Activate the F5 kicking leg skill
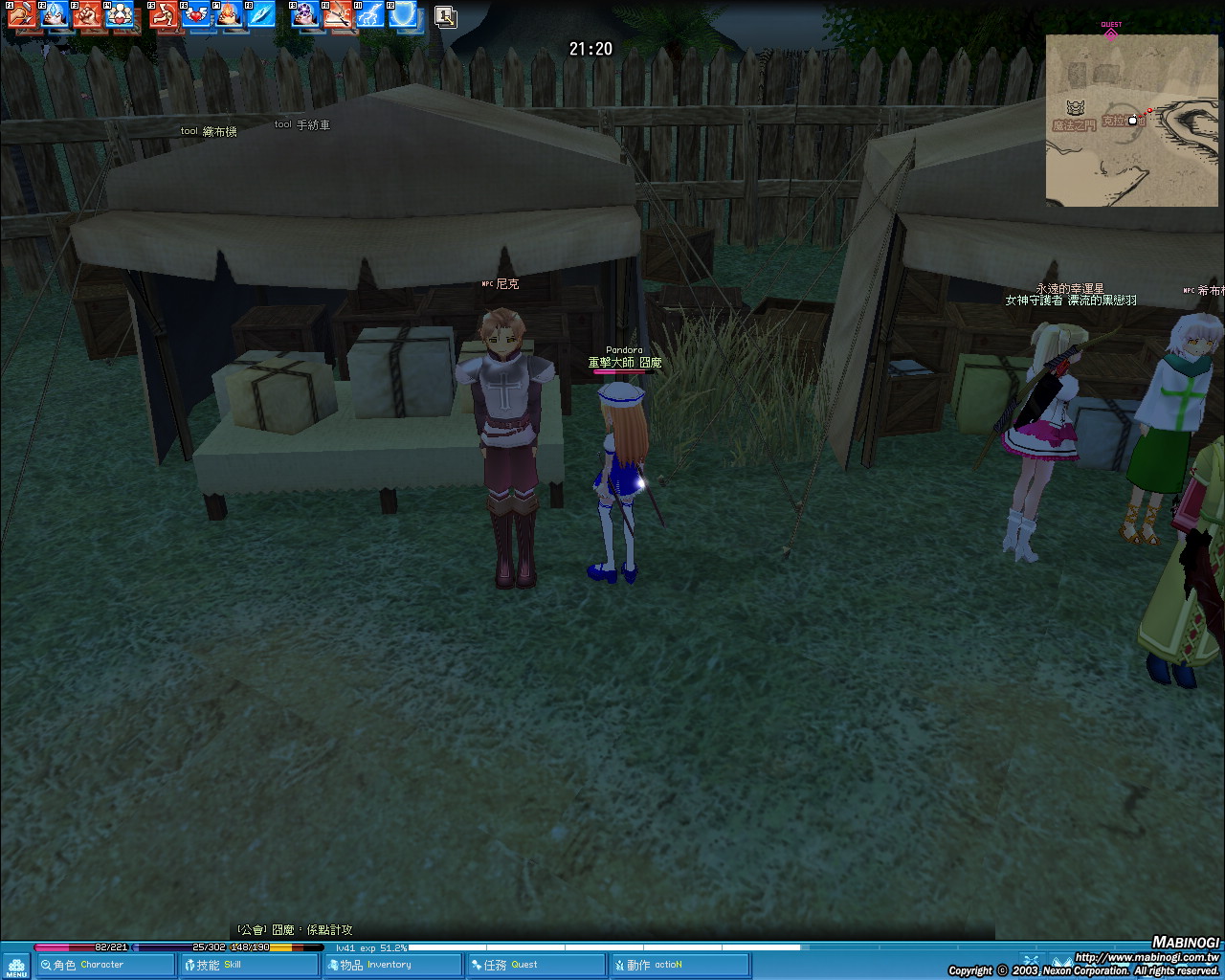Viewport: 1225px width, 980px height. [x=165, y=14]
